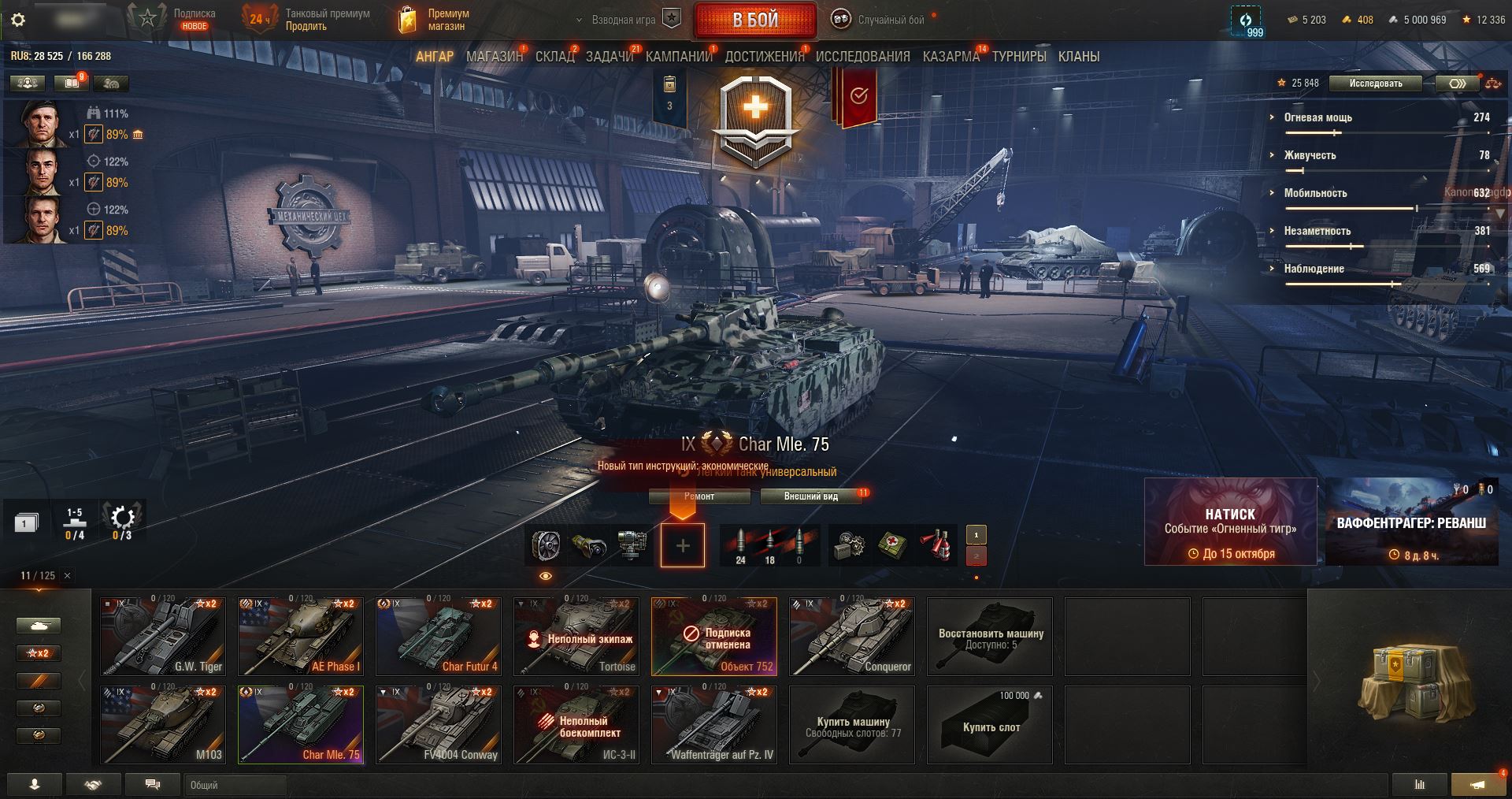Open the Ваффентрагер: Реванш event banner
The image size is (1512, 799).
click(x=1411, y=522)
